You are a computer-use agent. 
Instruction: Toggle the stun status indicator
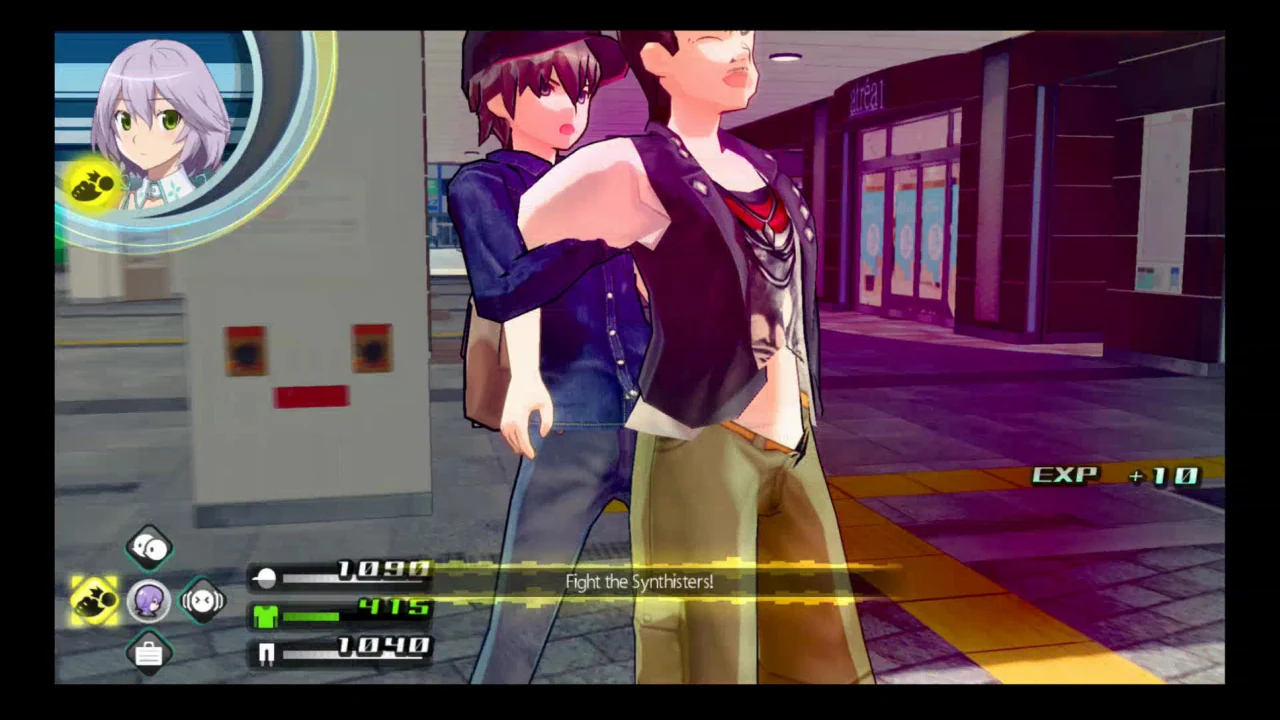(x=203, y=599)
